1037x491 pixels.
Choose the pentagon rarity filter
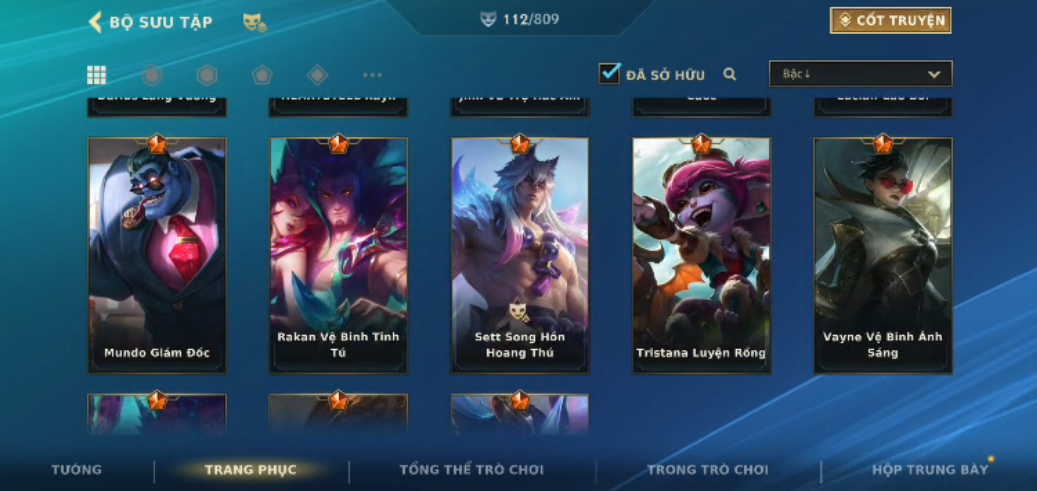(262, 75)
